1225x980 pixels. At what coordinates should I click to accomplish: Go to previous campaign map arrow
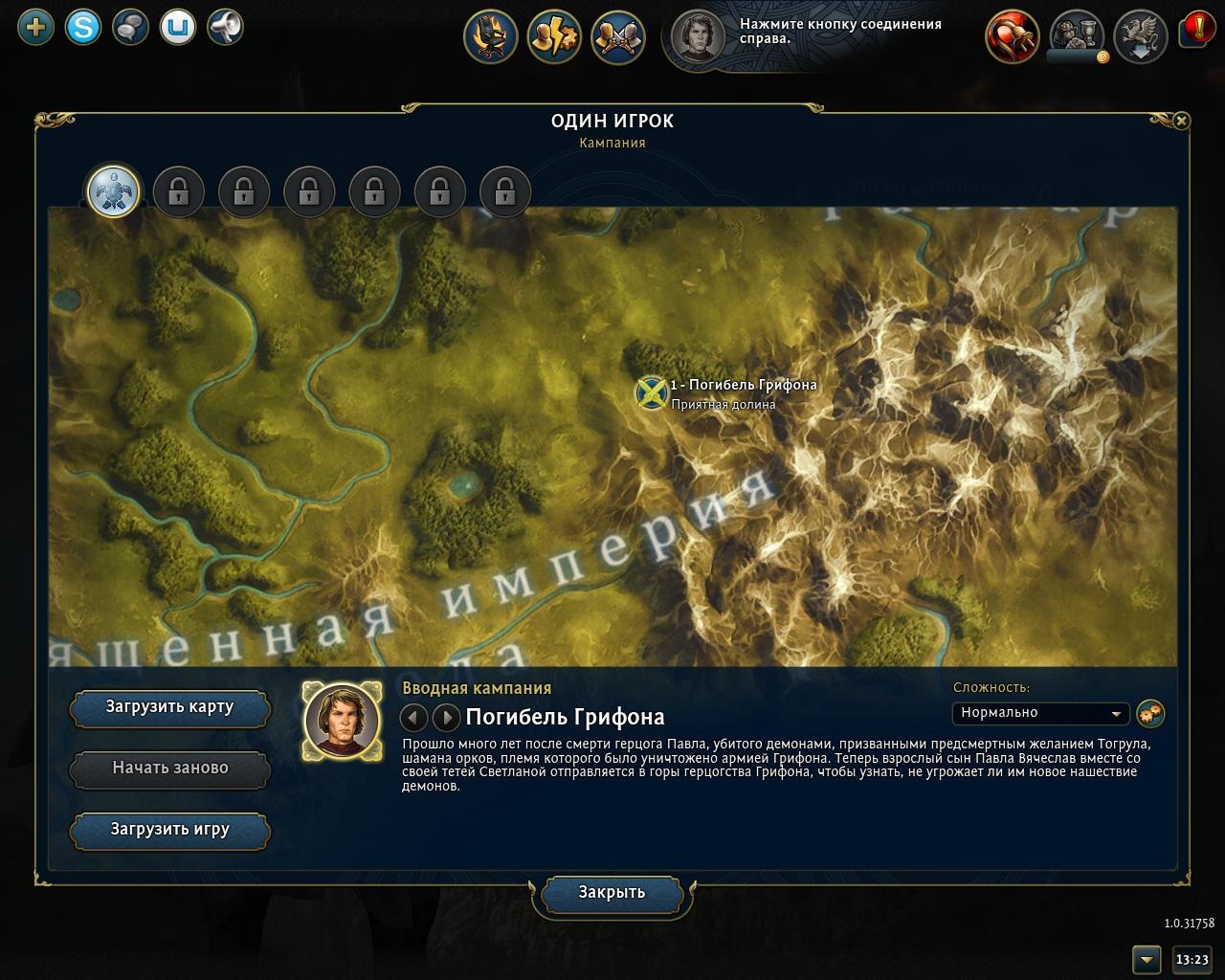[x=413, y=717]
